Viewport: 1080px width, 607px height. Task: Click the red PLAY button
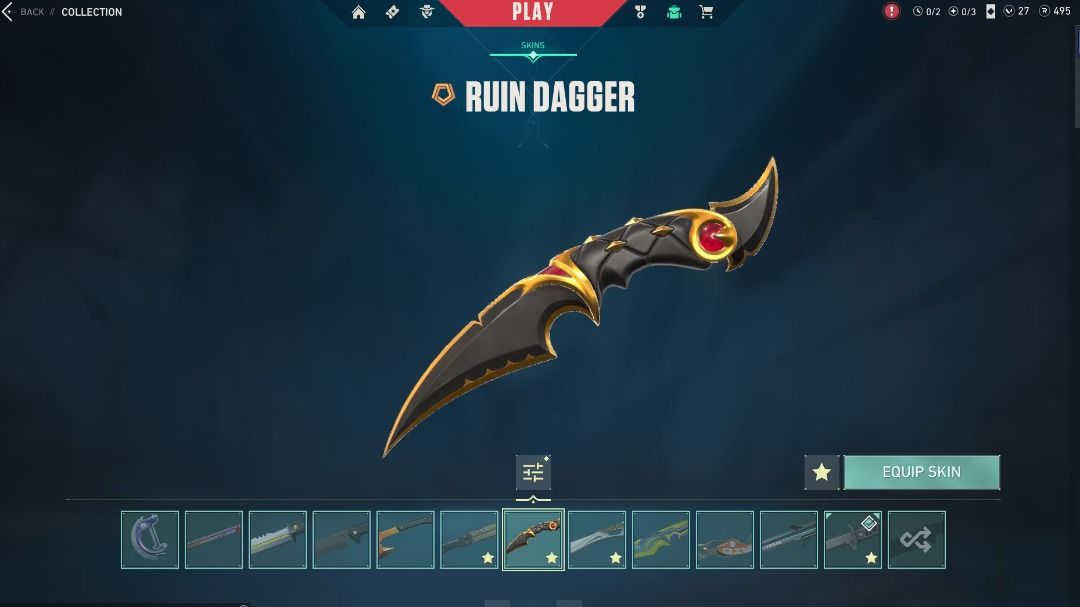(532, 12)
